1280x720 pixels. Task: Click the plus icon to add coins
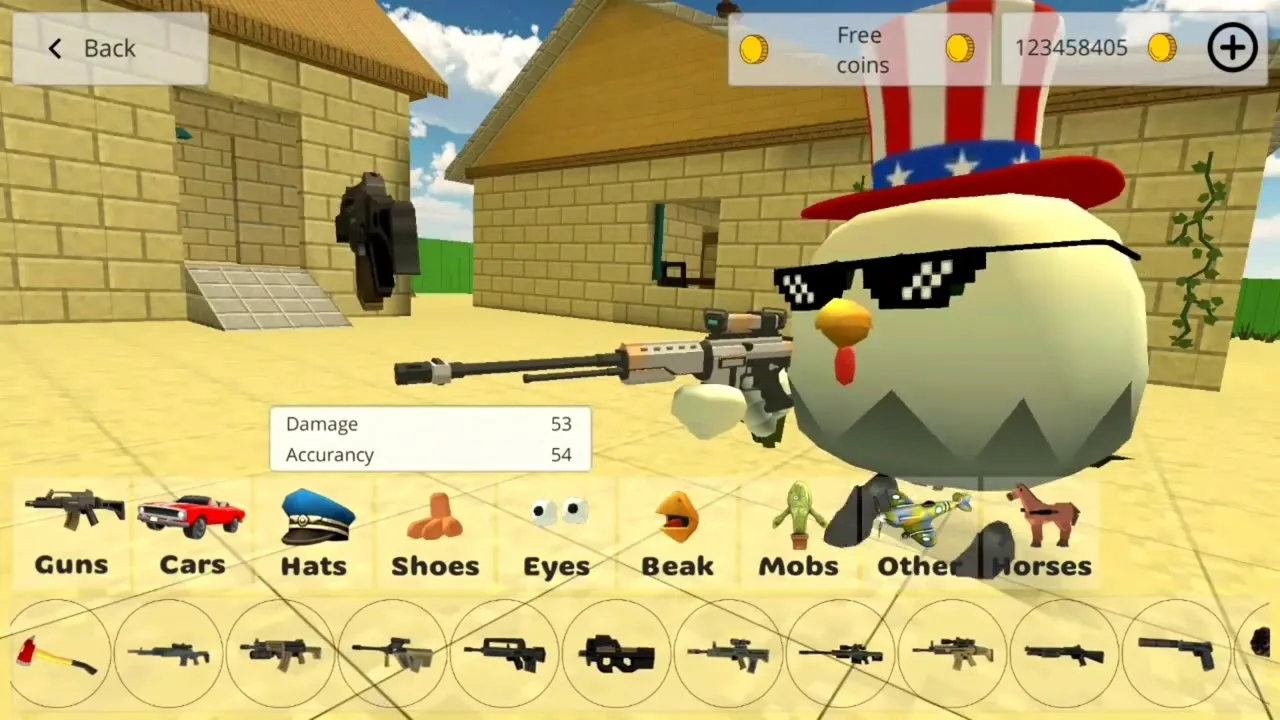pos(1232,47)
